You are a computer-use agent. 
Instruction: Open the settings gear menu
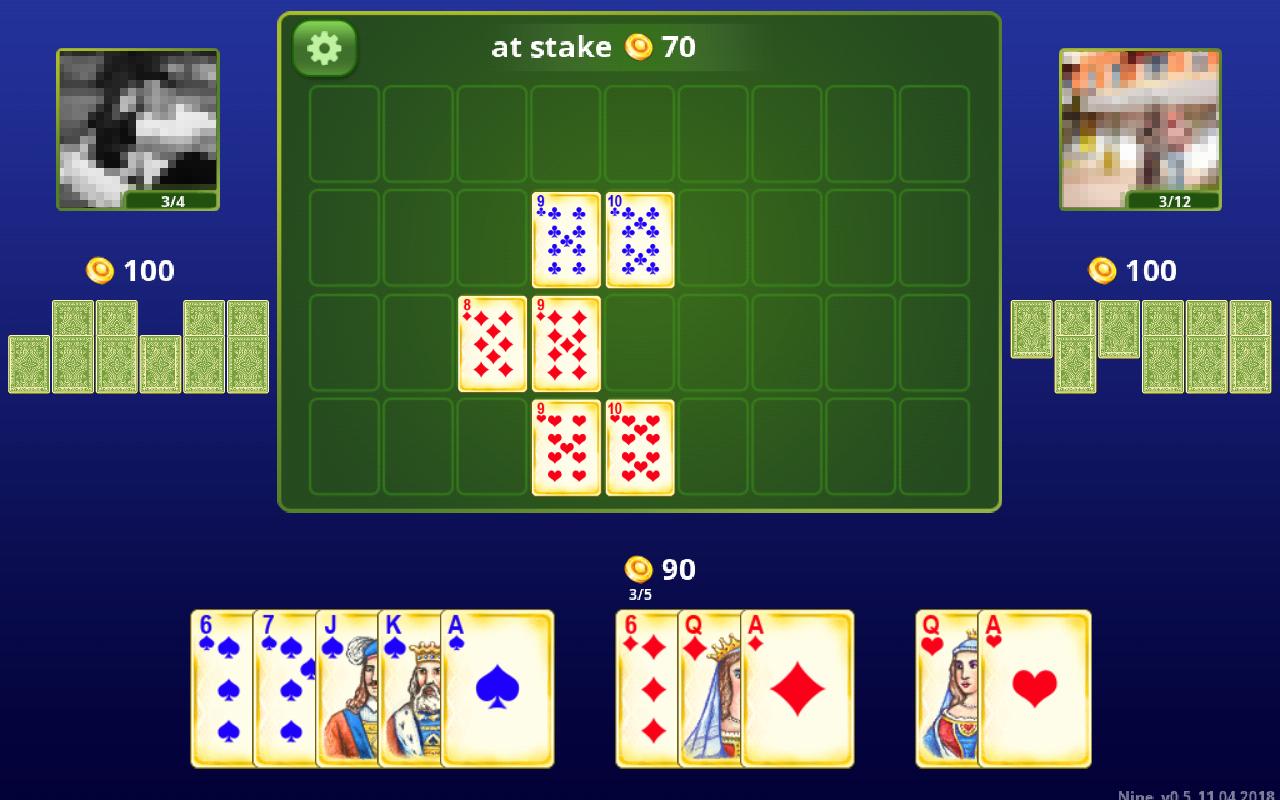322,47
